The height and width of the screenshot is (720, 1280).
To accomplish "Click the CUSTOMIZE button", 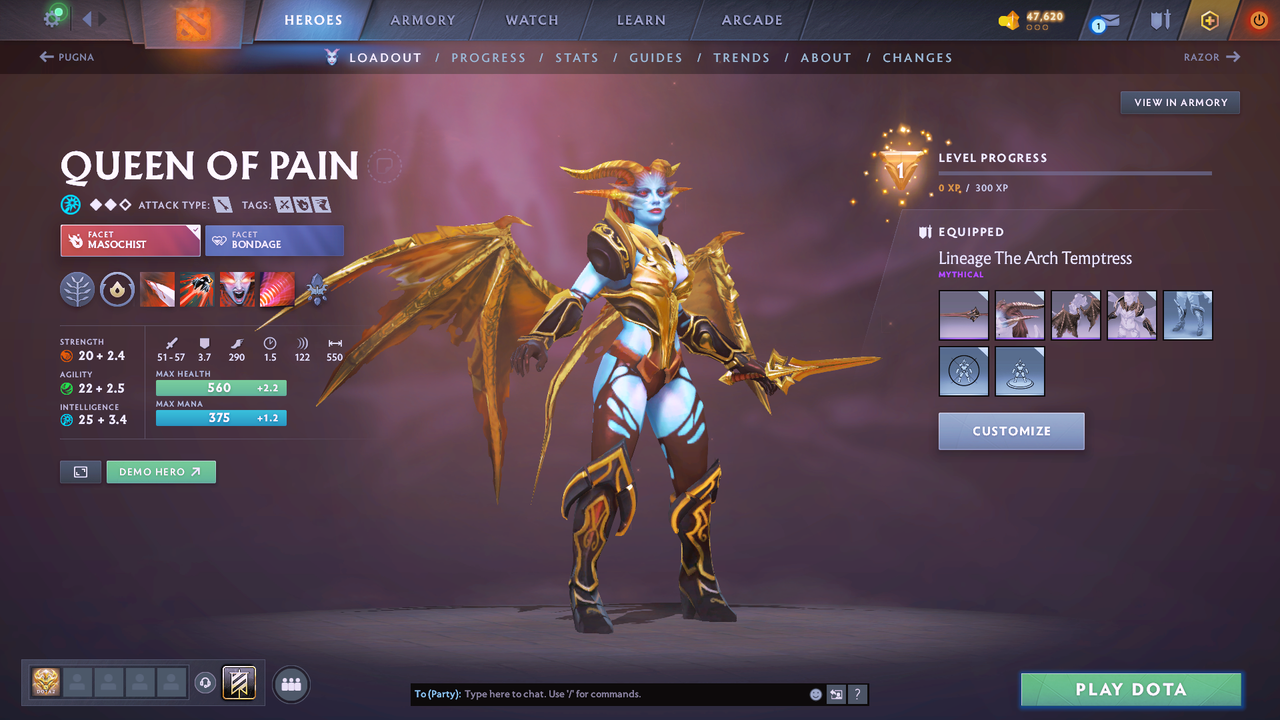I will (1011, 431).
